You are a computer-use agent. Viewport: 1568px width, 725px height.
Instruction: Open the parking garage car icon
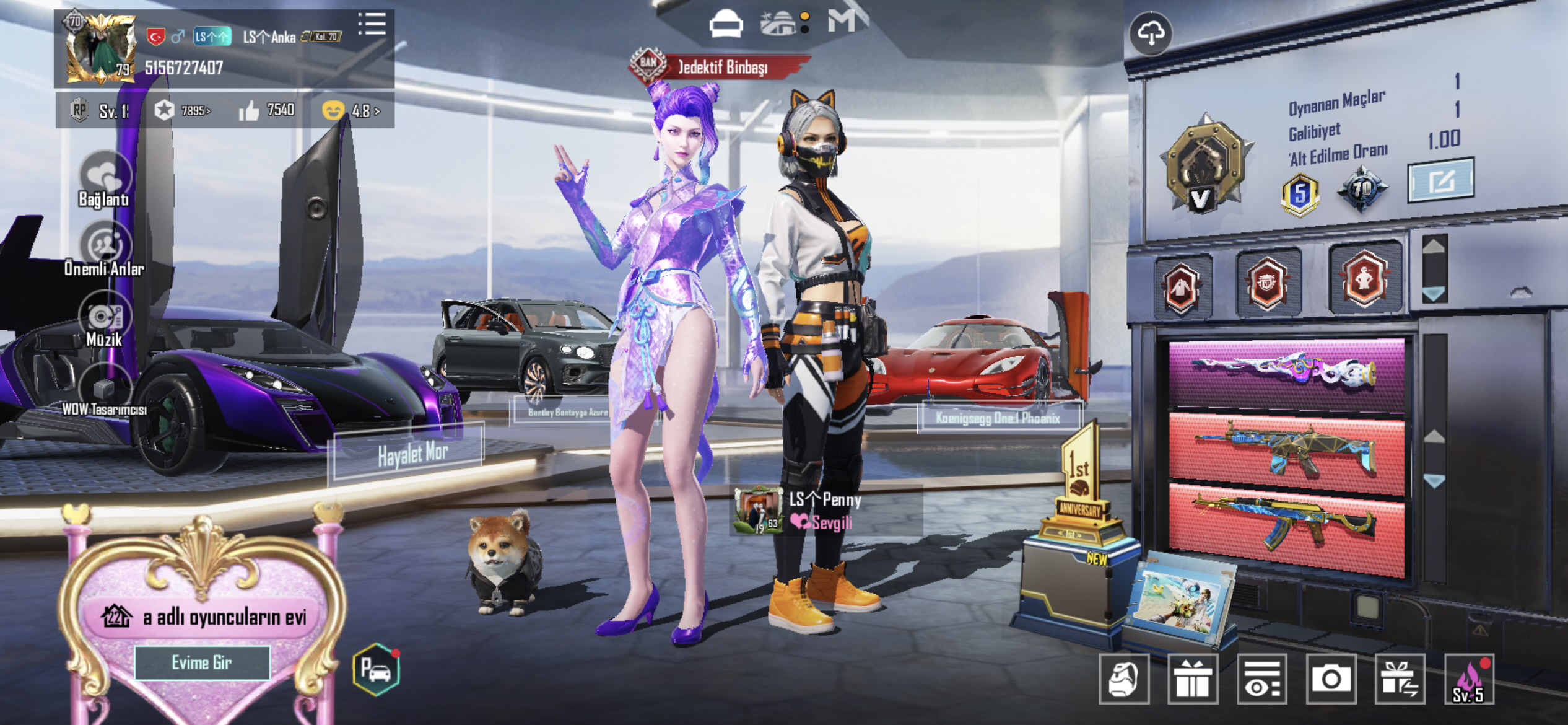pos(376,669)
